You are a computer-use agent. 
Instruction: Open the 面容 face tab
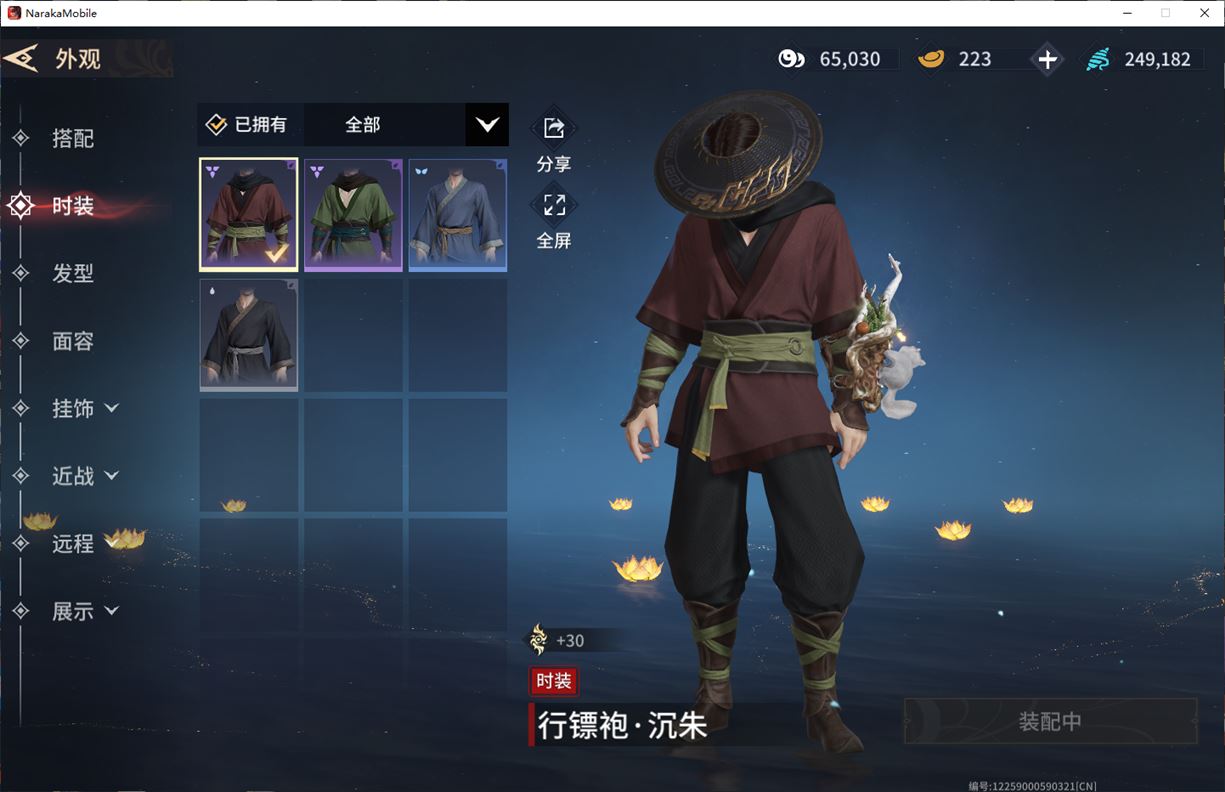73,341
